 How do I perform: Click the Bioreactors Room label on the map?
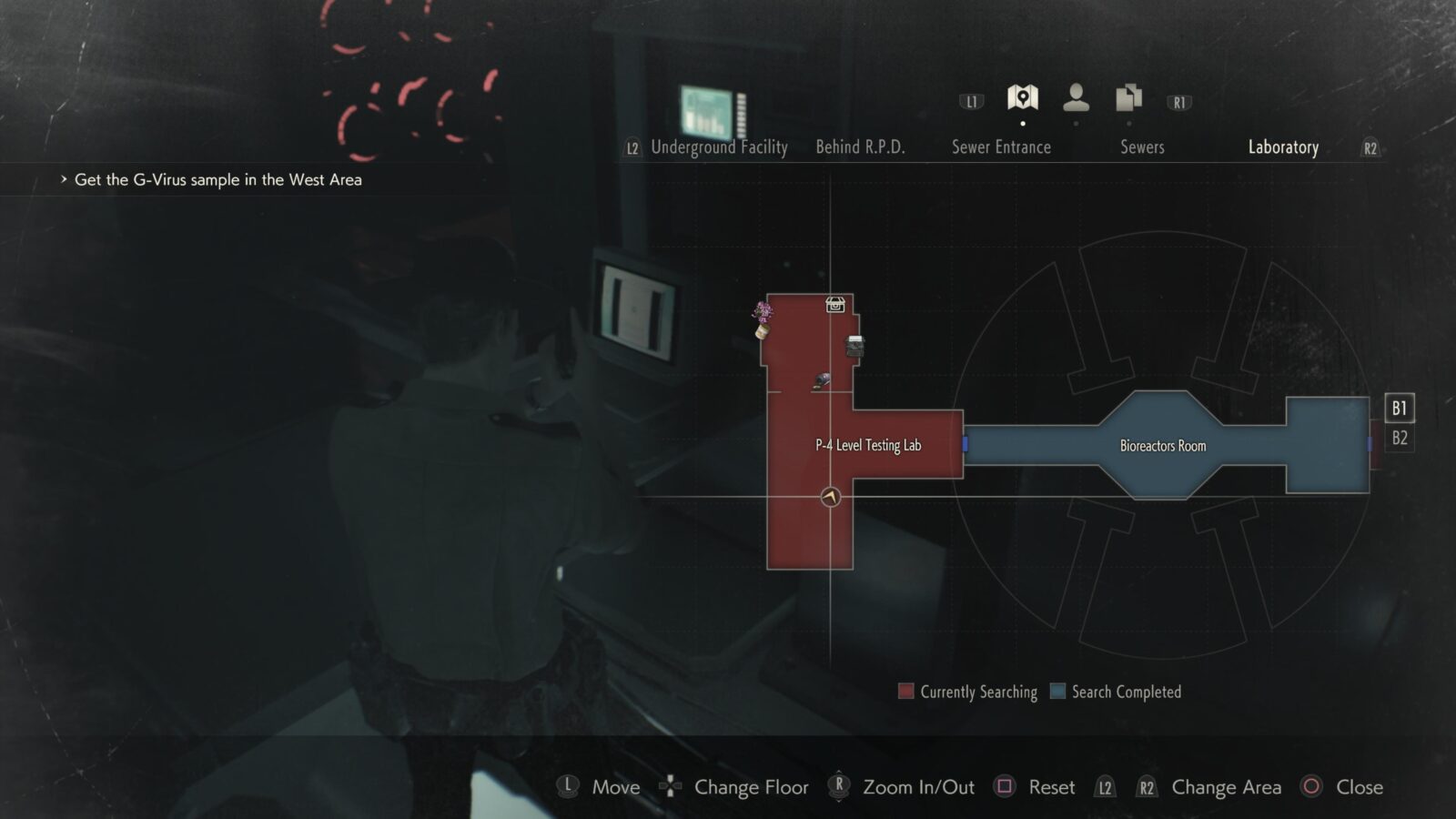pyautogui.click(x=1161, y=445)
